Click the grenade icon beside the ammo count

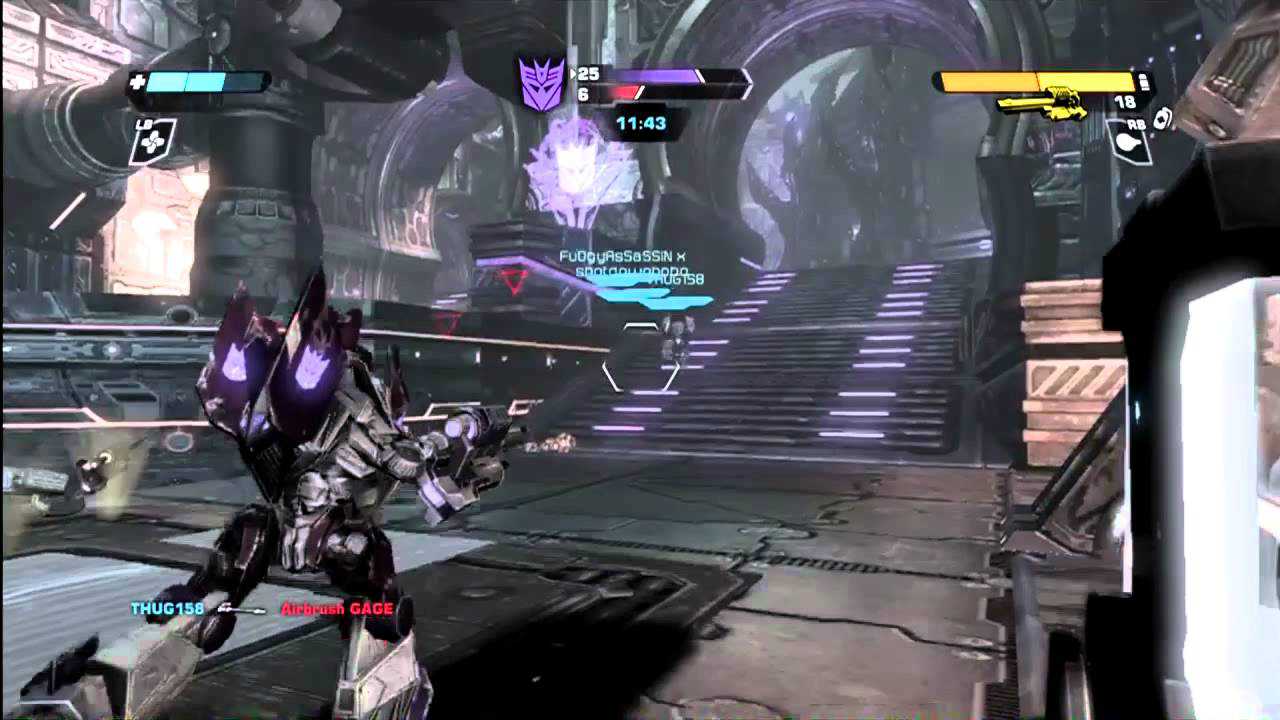click(x=1162, y=119)
